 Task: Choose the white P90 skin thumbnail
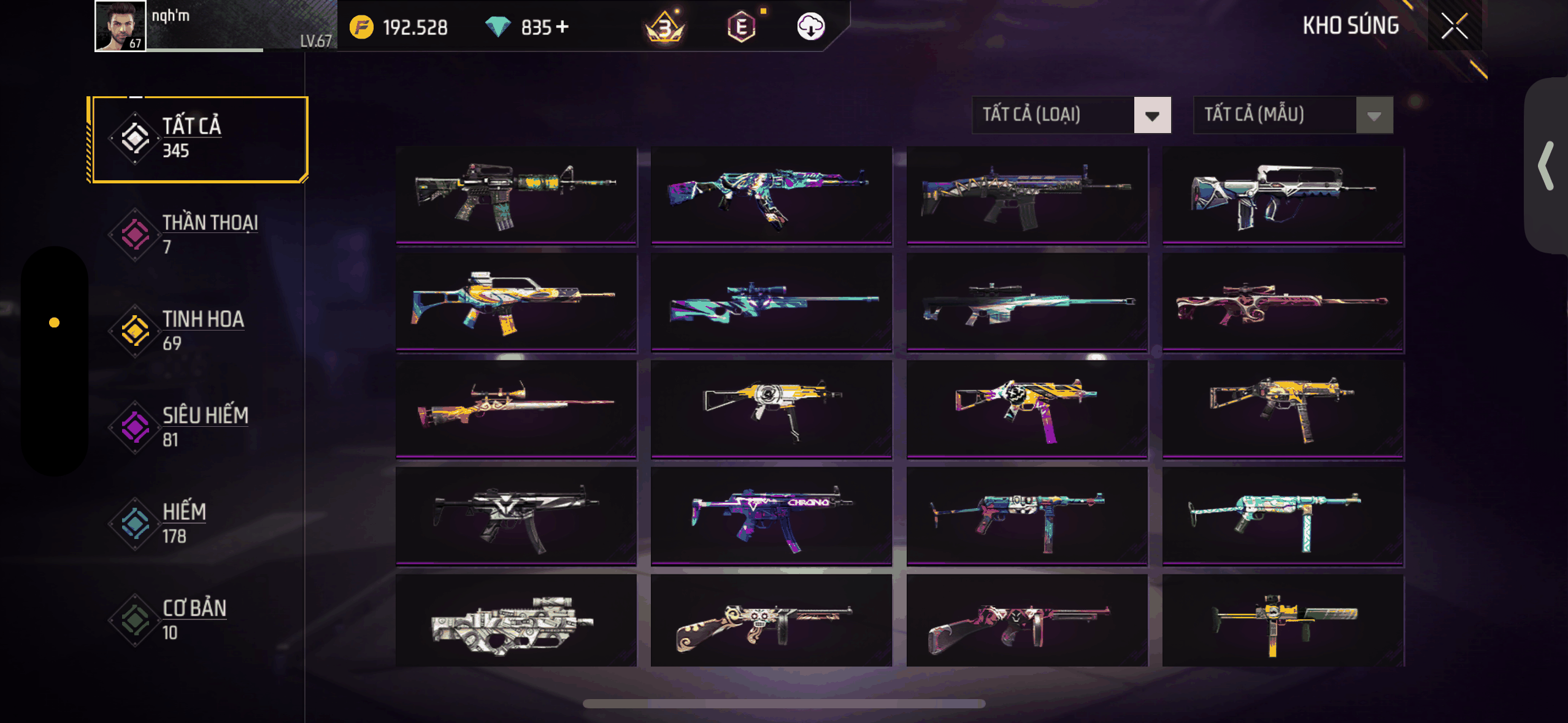click(x=516, y=622)
